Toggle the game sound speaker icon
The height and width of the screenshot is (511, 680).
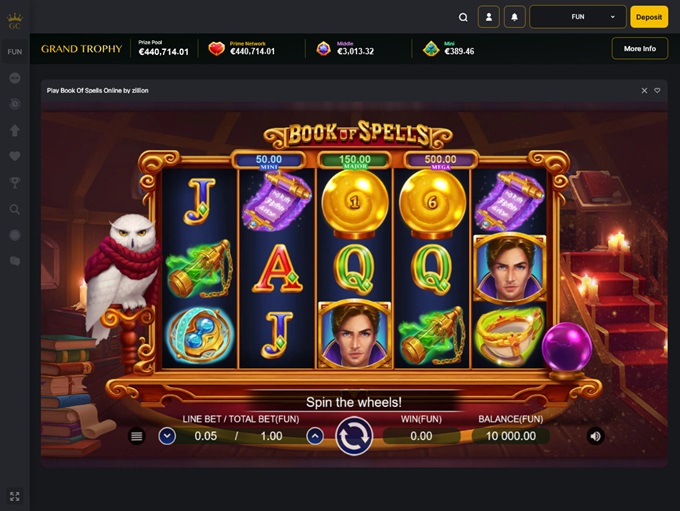pos(595,436)
